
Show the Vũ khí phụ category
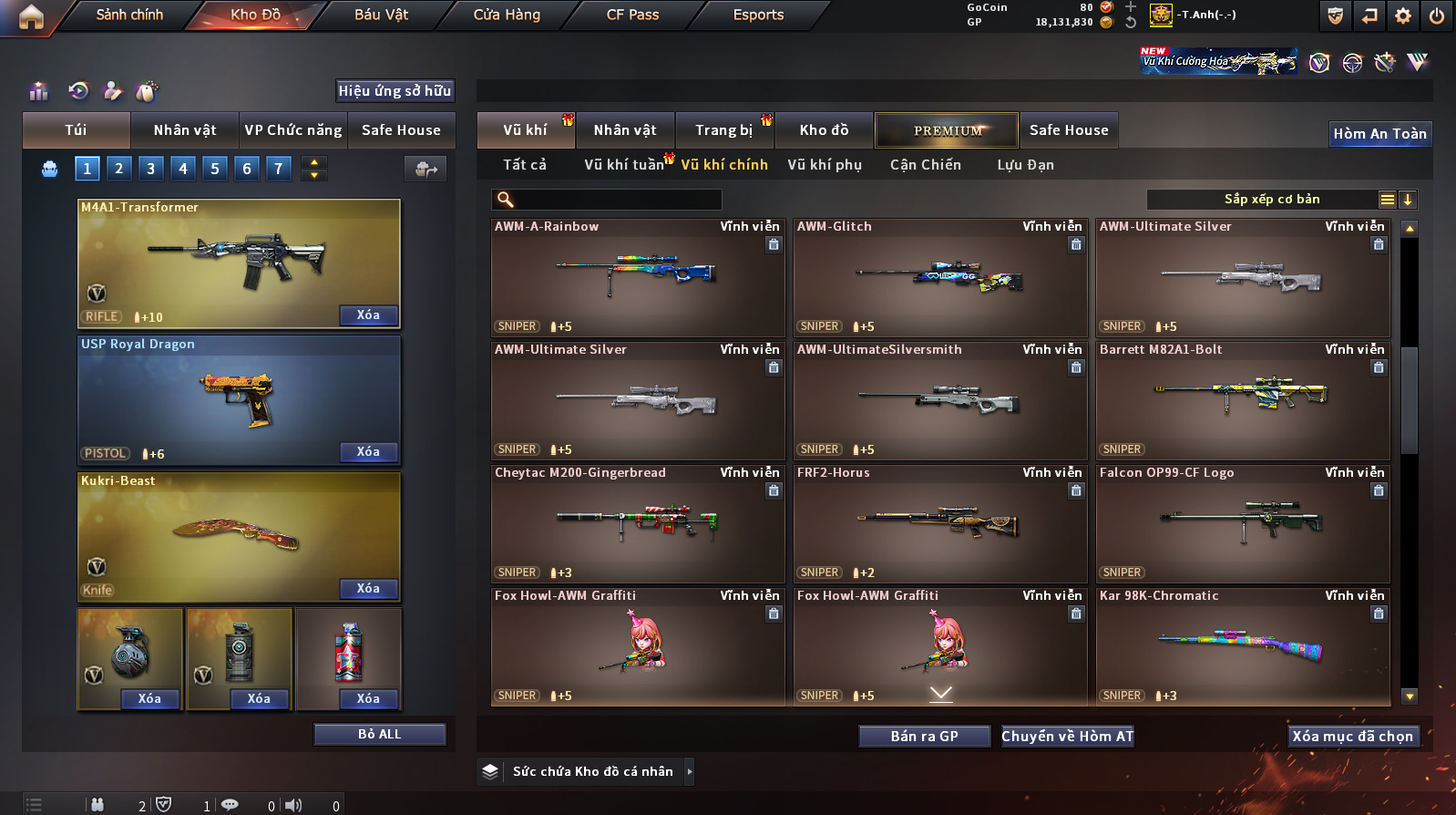pyautogui.click(x=825, y=165)
